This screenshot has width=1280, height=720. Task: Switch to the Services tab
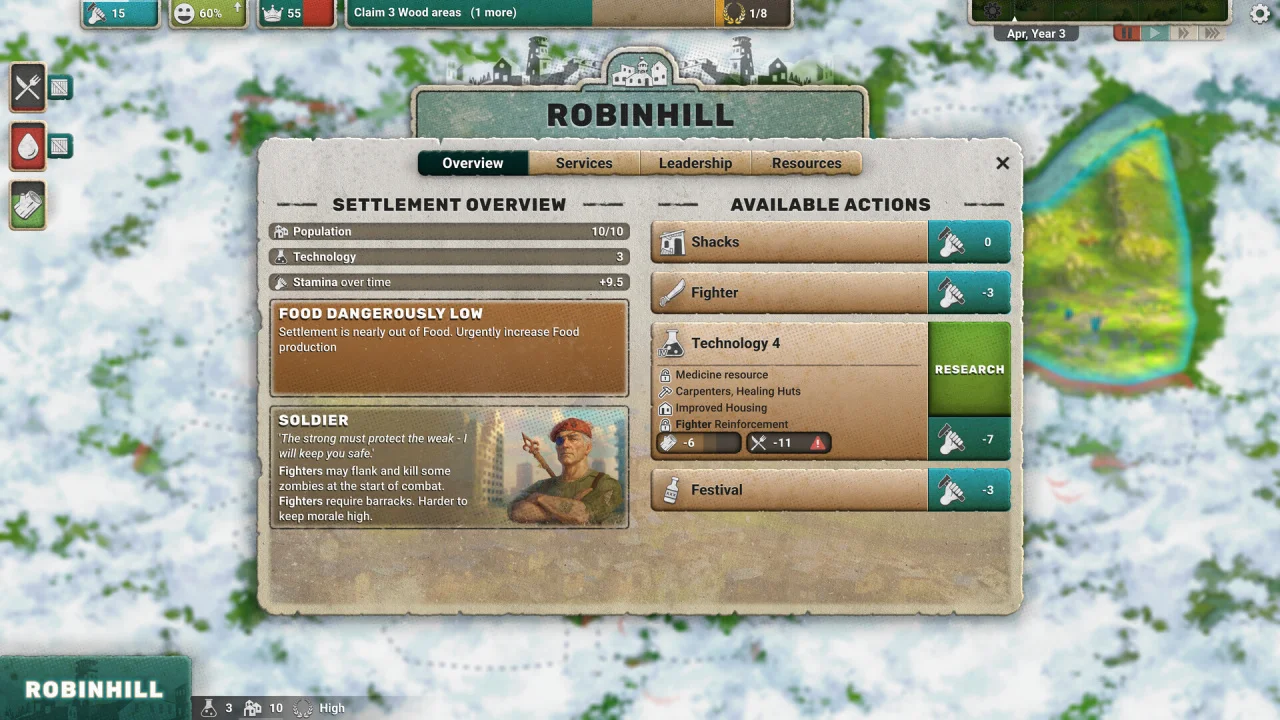[x=584, y=163]
